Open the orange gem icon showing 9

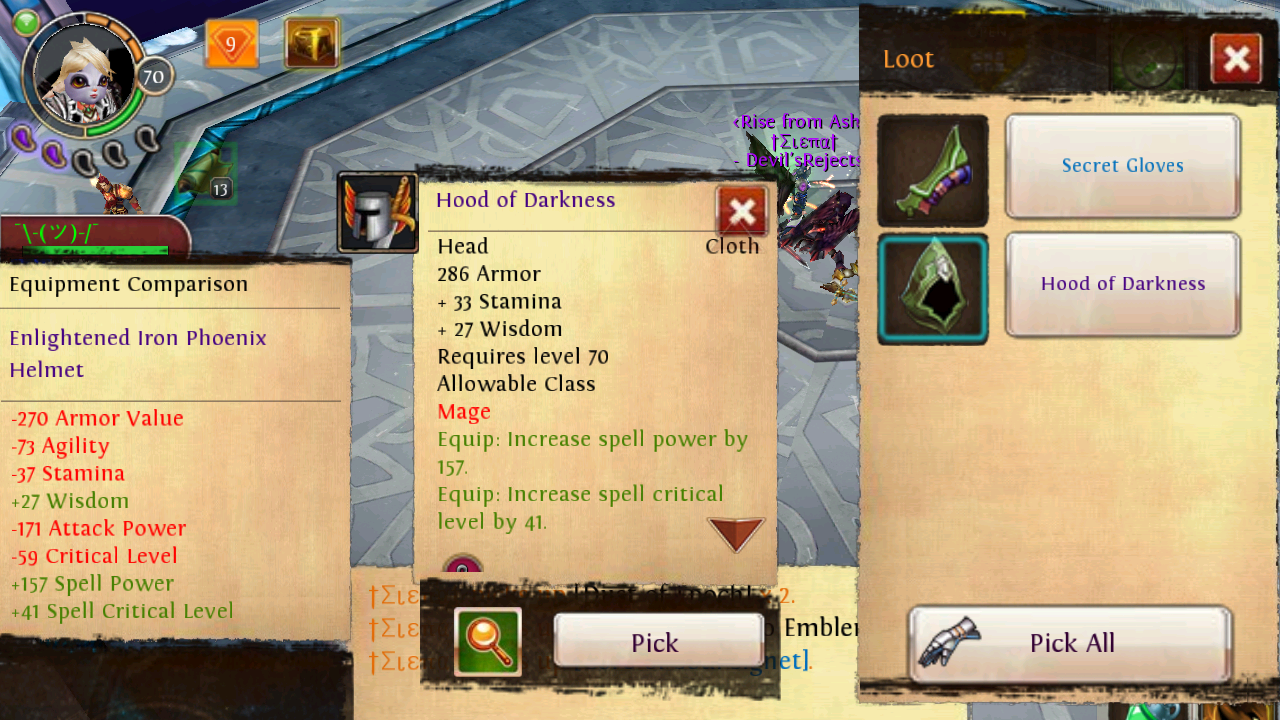232,44
